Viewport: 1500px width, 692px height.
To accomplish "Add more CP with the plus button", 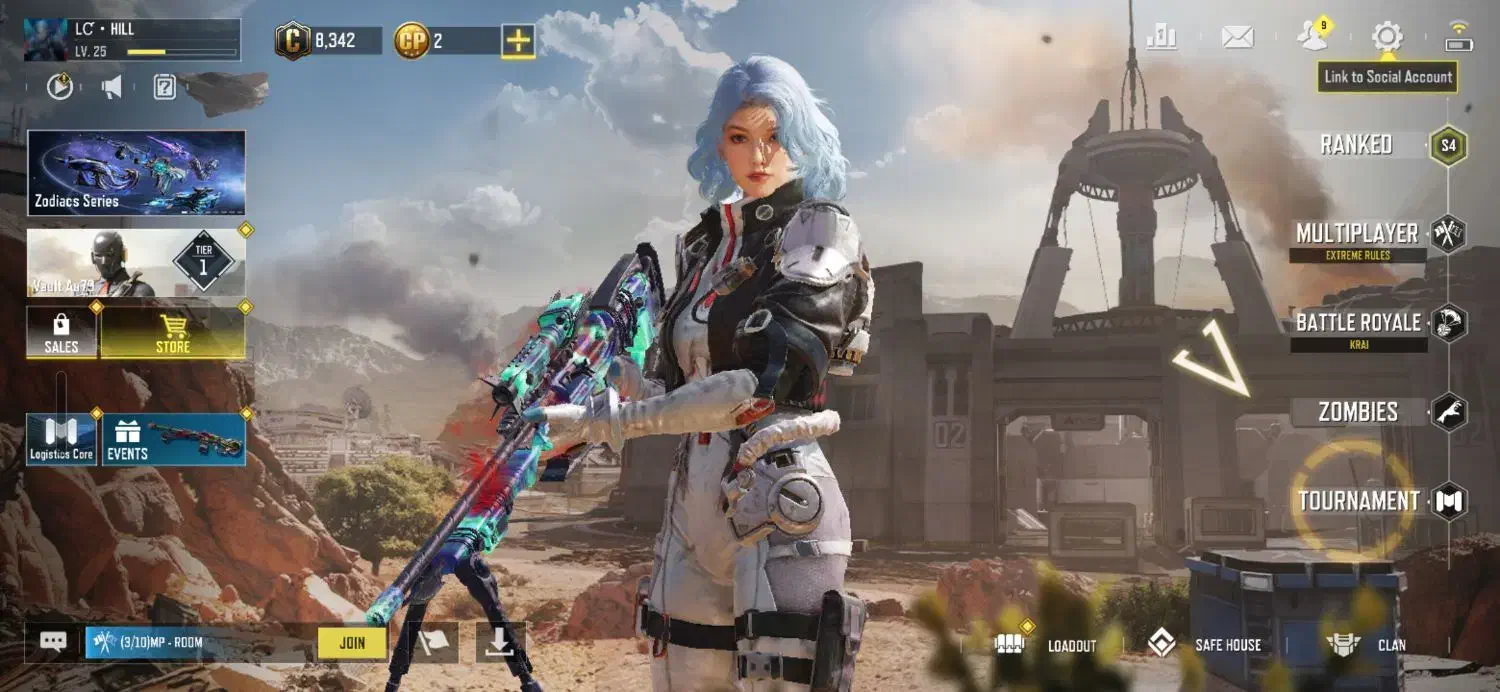I will pyautogui.click(x=518, y=41).
